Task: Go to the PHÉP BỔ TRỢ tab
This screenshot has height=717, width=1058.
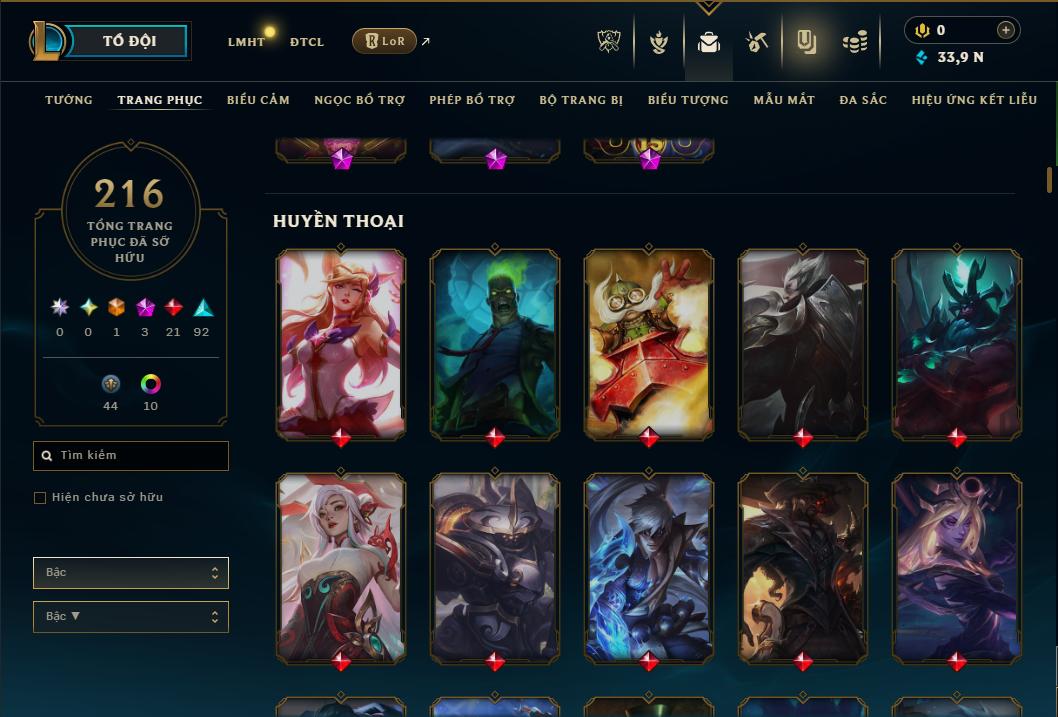Action: (x=472, y=100)
